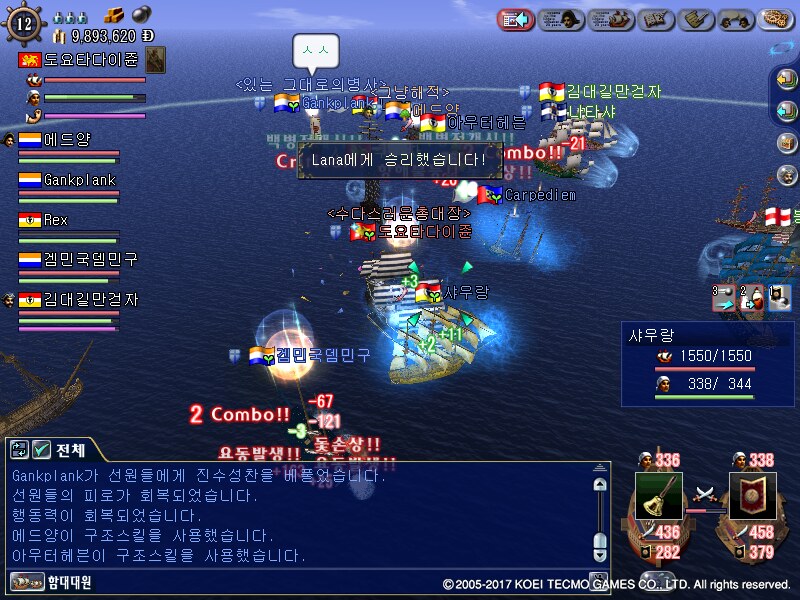Open the scroll and quill menu
The height and width of the screenshot is (600, 800).
click(x=708, y=19)
